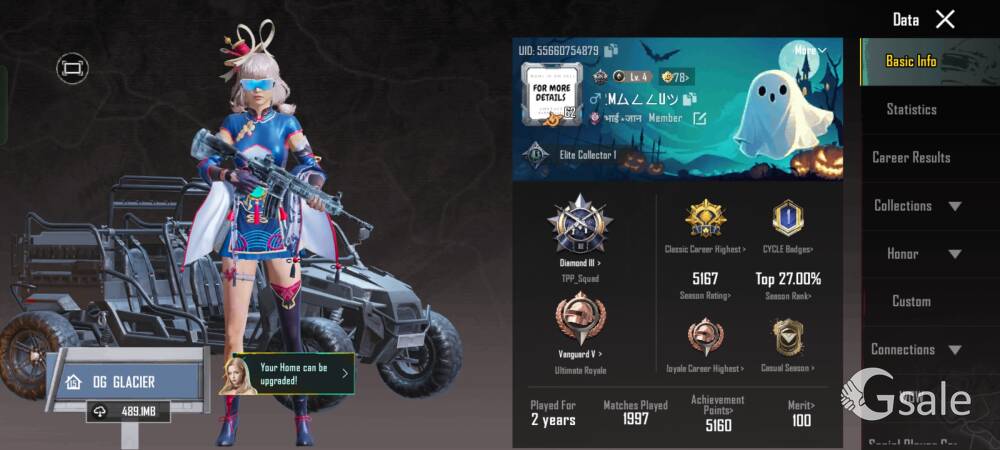1000x450 pixels.
Task: Toggle the fullscreen view icon
Action: click(72, 68)
